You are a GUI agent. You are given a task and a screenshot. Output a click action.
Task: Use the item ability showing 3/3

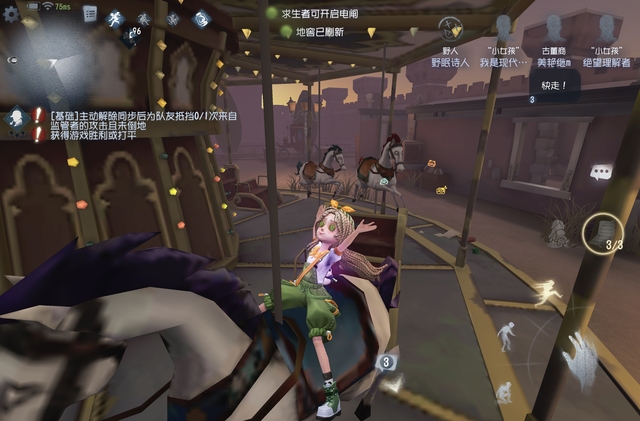(603, 233)
